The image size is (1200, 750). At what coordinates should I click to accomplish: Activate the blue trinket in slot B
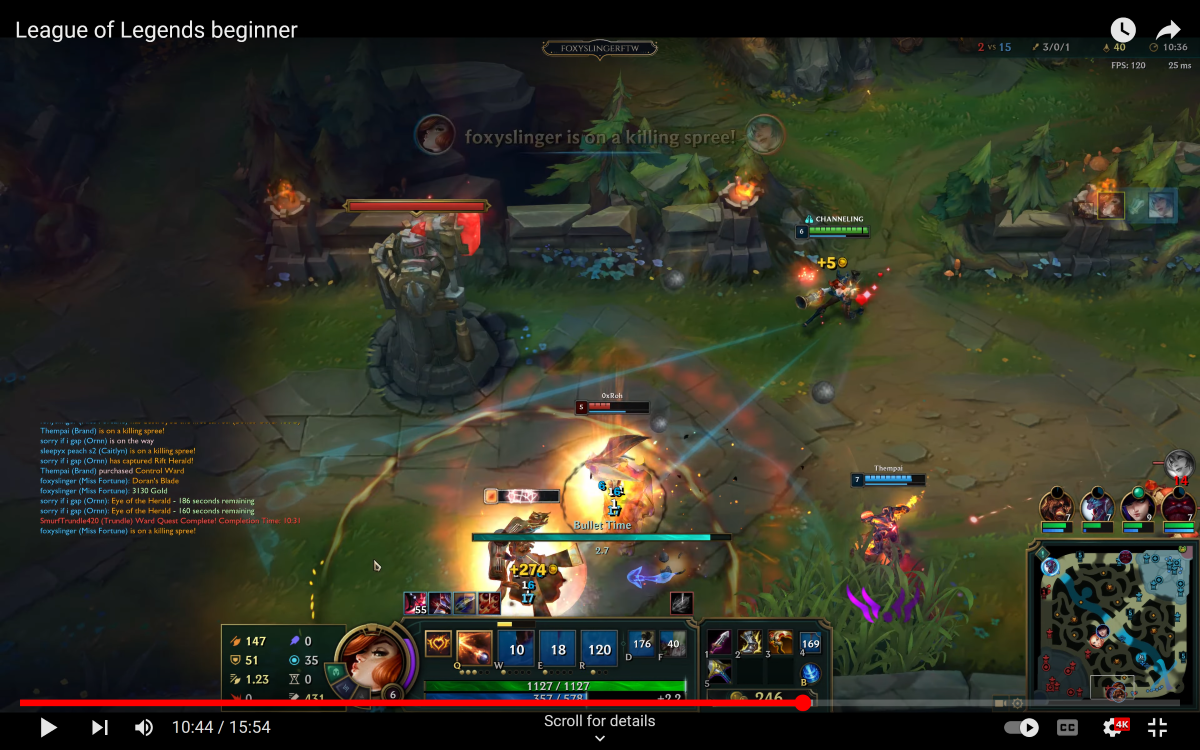click(811, 672)
